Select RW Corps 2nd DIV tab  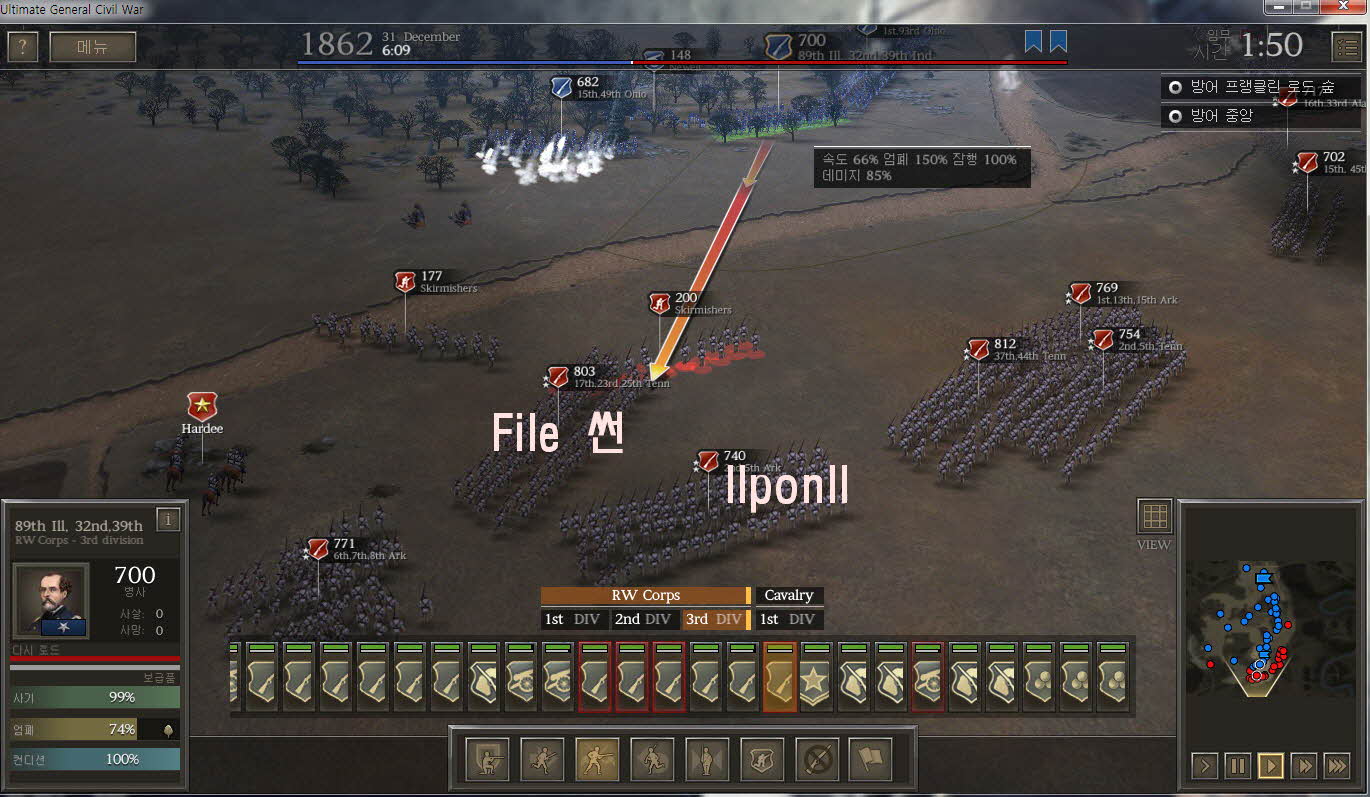(x=643, y=619)
